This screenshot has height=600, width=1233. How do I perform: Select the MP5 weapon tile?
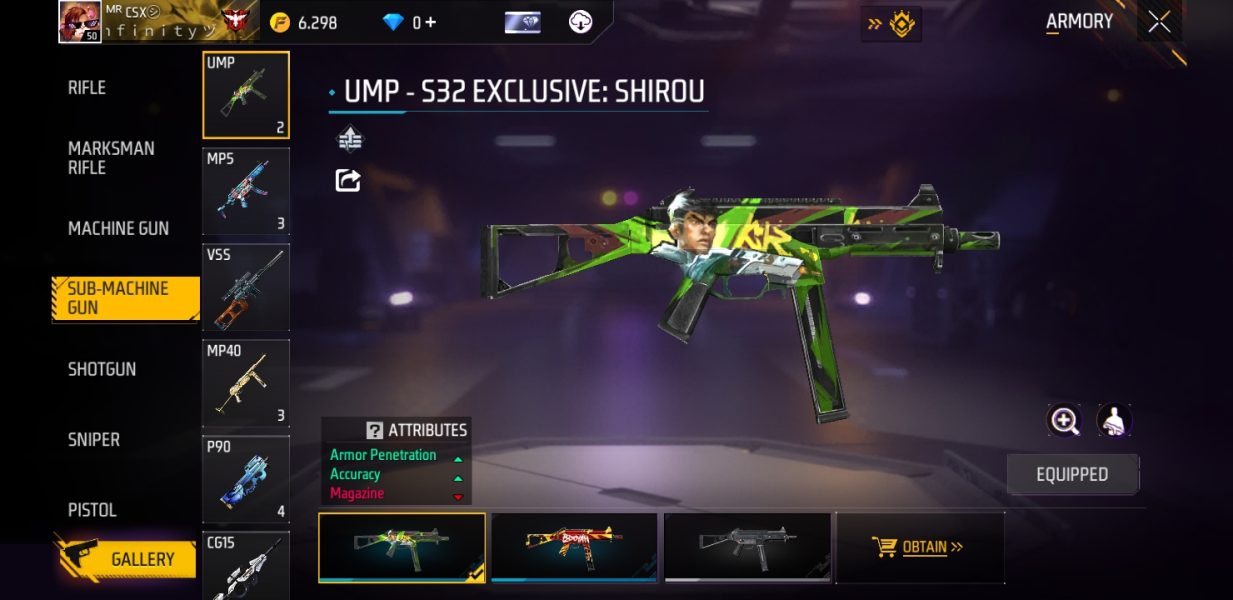point(246,191)
